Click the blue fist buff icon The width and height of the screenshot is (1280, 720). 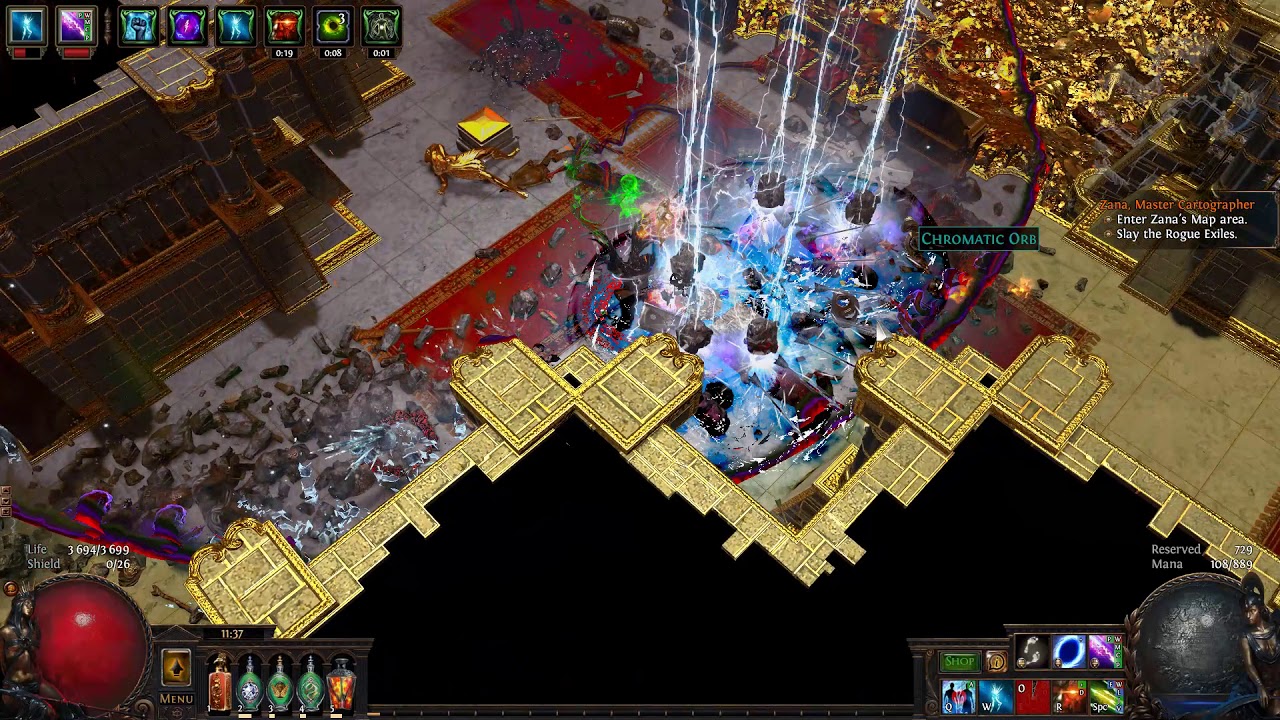point(138,26)
